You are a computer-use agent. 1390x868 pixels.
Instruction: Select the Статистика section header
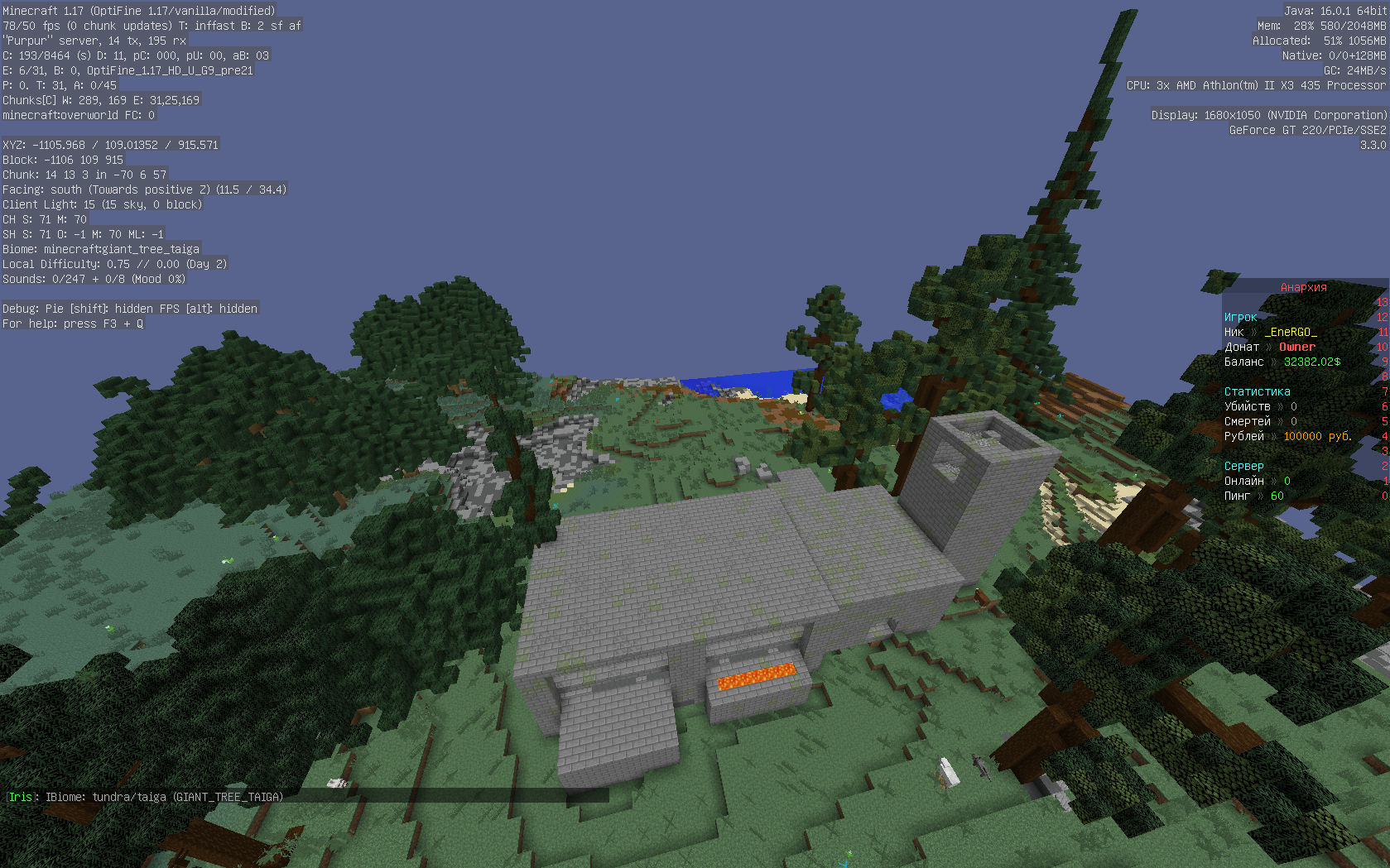(1257, 391)
